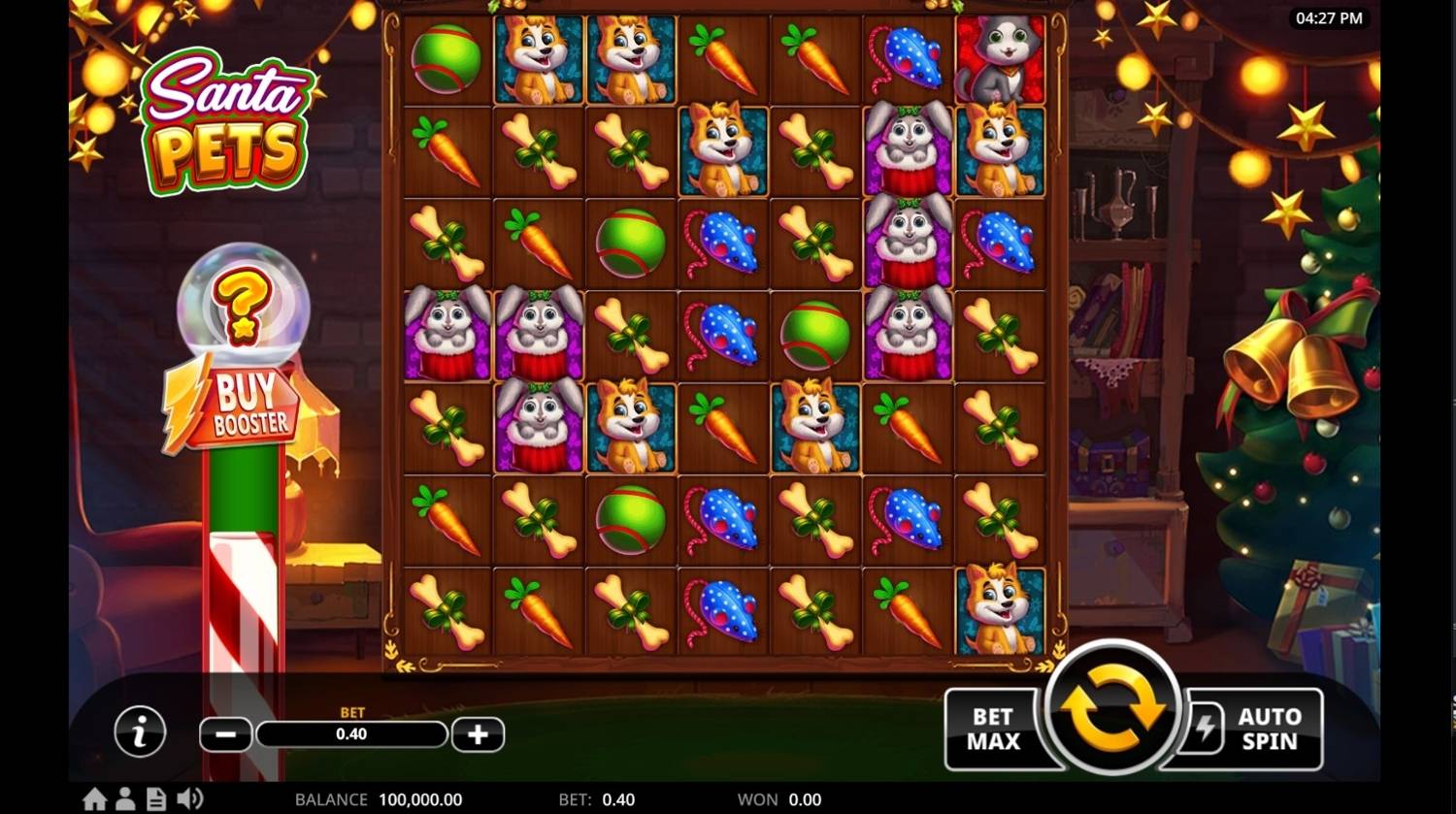Open the player profile icon
The width and height of the screenshot is (1456, 814).
(125, 799)
